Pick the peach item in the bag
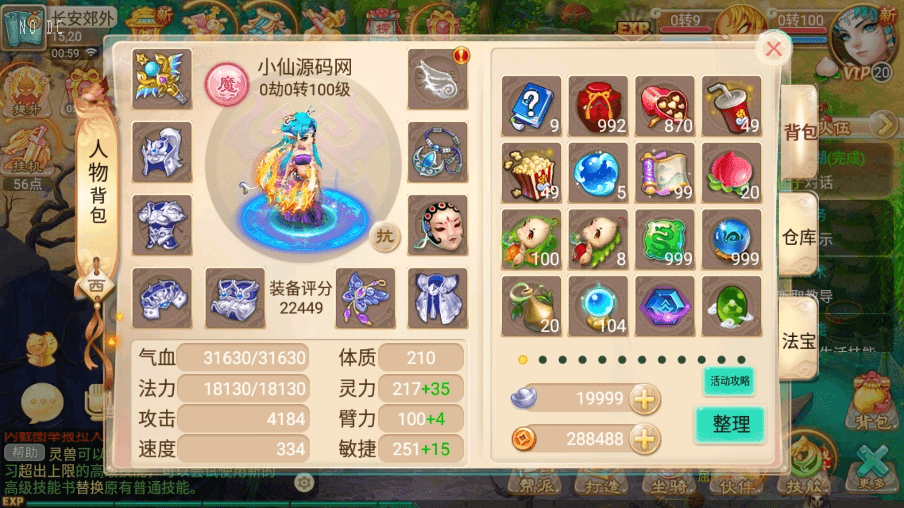Screen dimensions: 904x508 click(x=731, y=173)
